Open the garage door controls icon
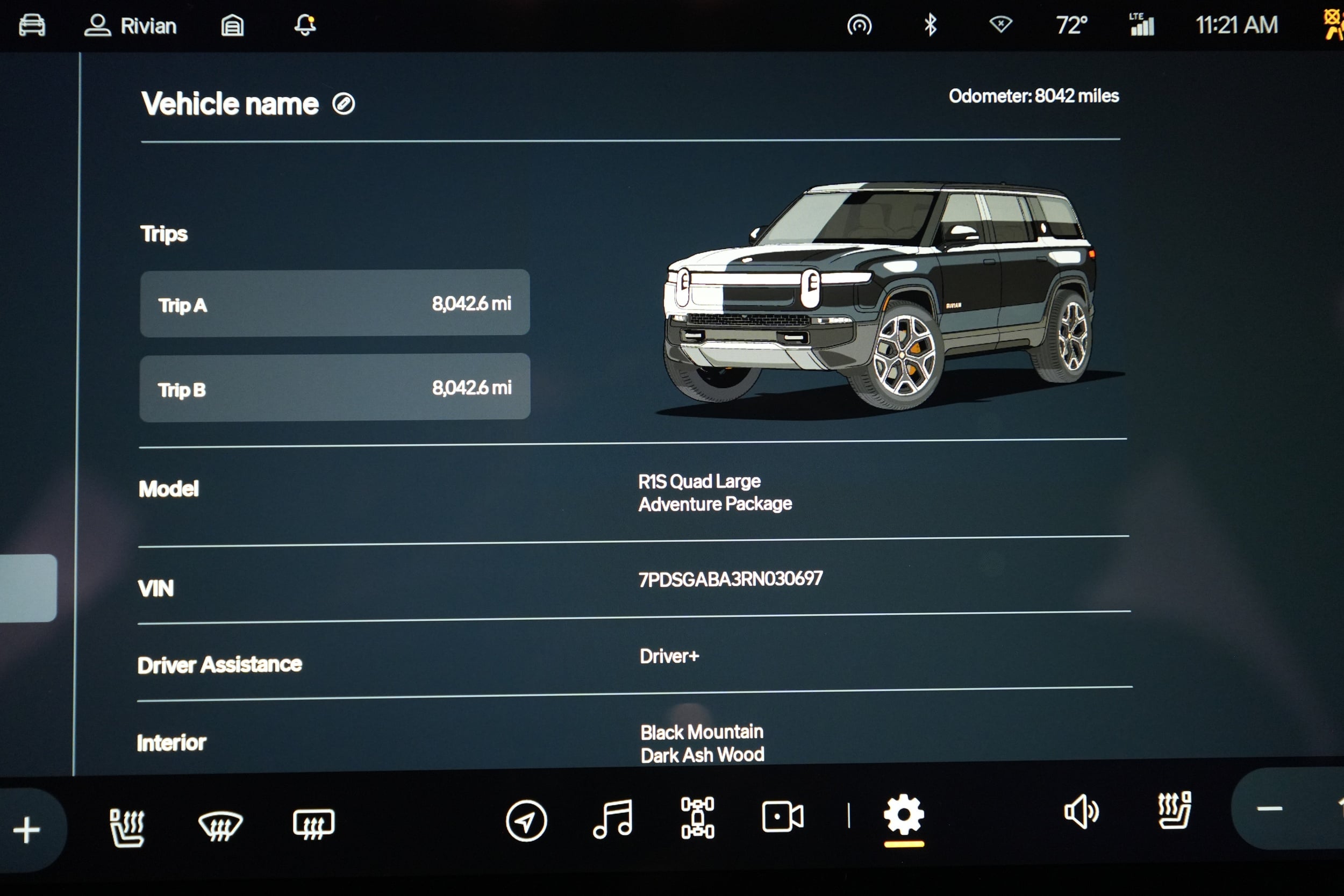Screen dimensions: 1344x896 [232, 25]
